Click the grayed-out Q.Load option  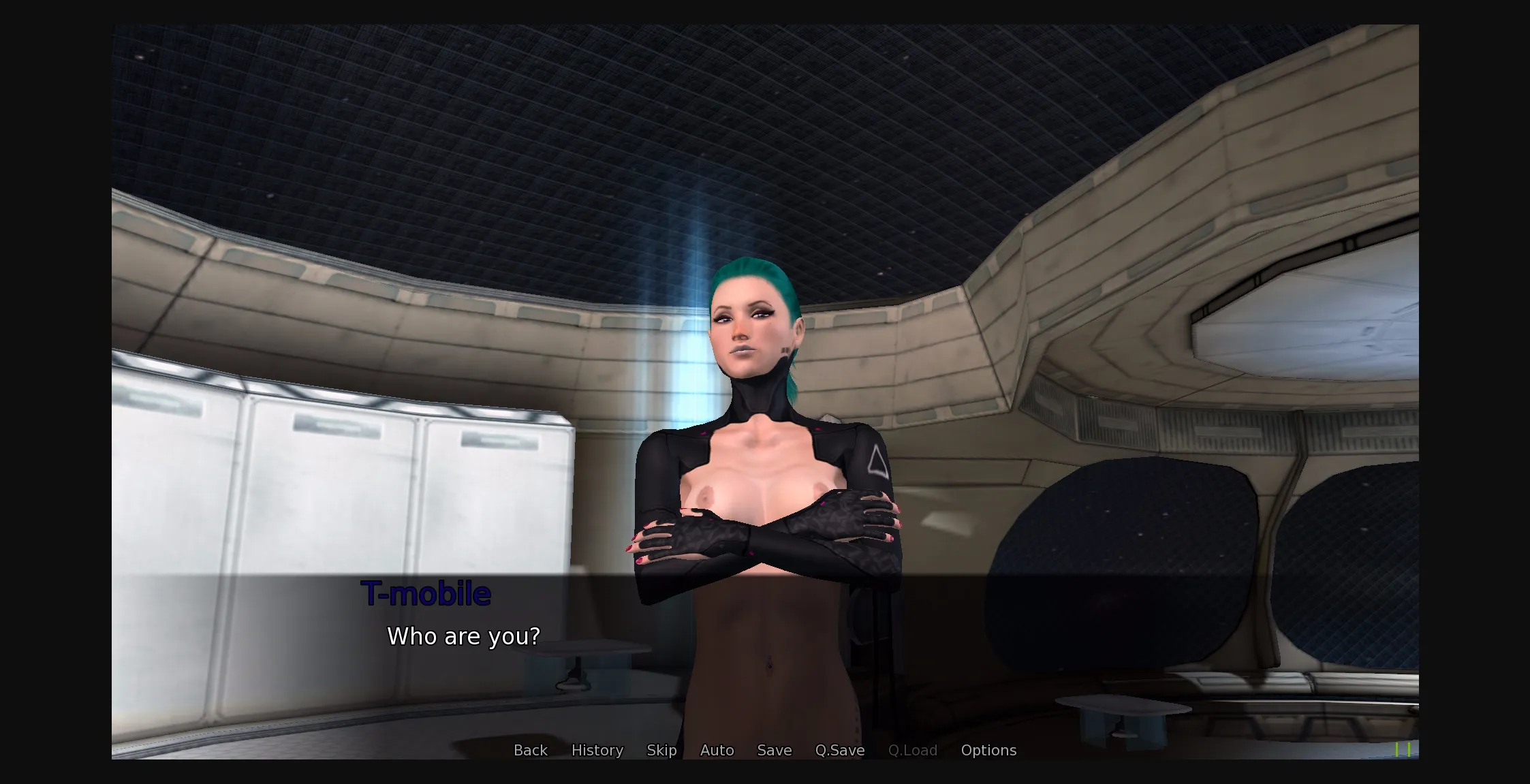(913, 750)
